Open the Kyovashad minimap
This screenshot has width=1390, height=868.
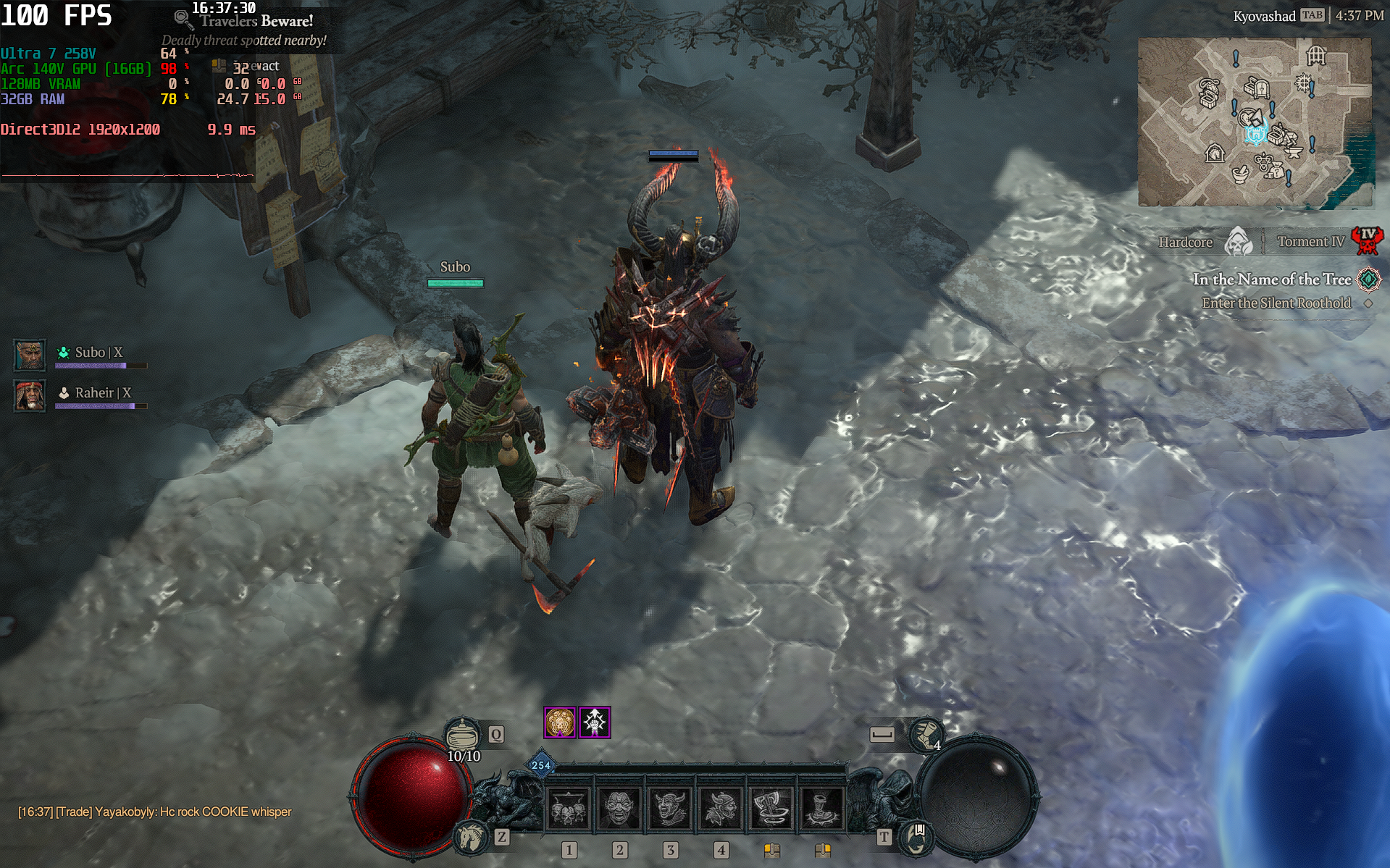(1255, 122)
